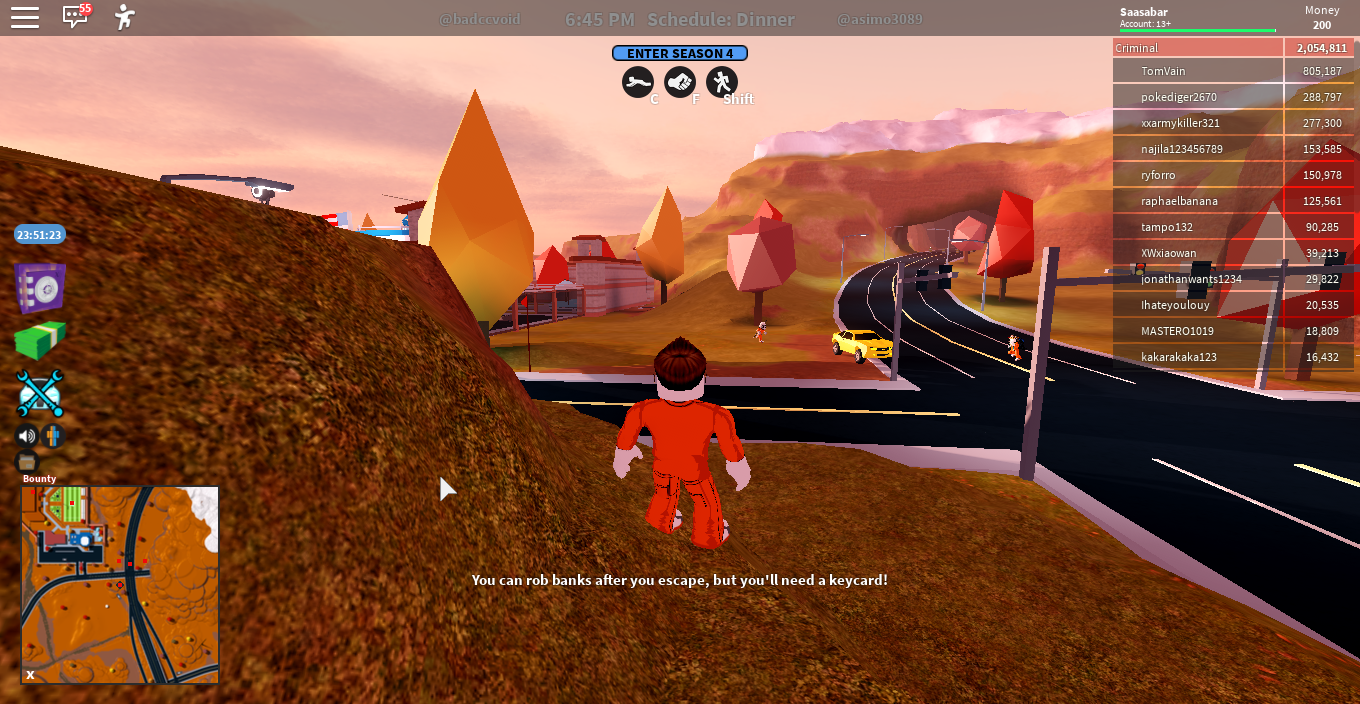Activate the crawl action icon
Image resolution: width=1360 pixels, height=704 pixels.
(x=638, y=82)
